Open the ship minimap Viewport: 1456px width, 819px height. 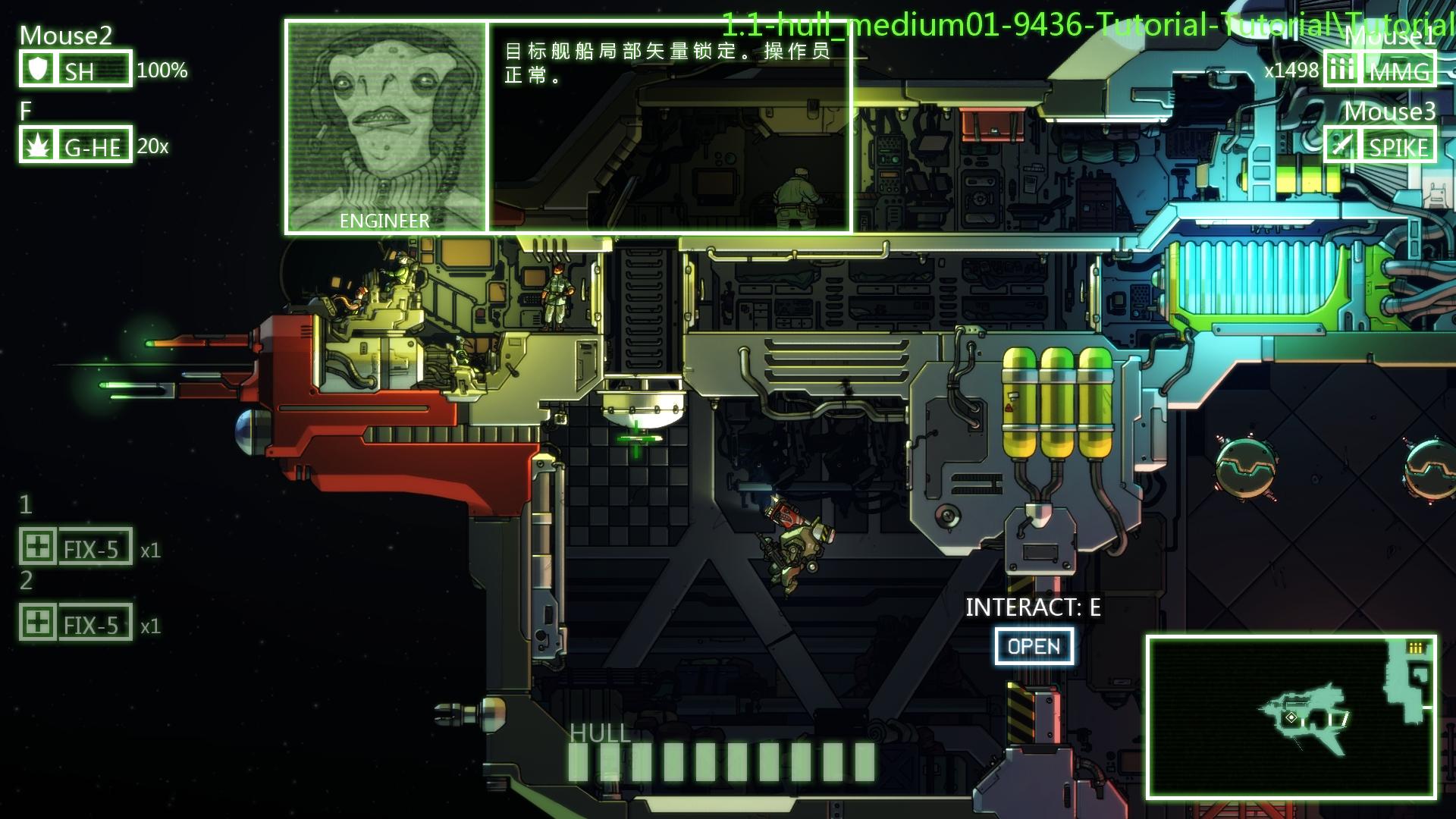(x=1291, y=717)
